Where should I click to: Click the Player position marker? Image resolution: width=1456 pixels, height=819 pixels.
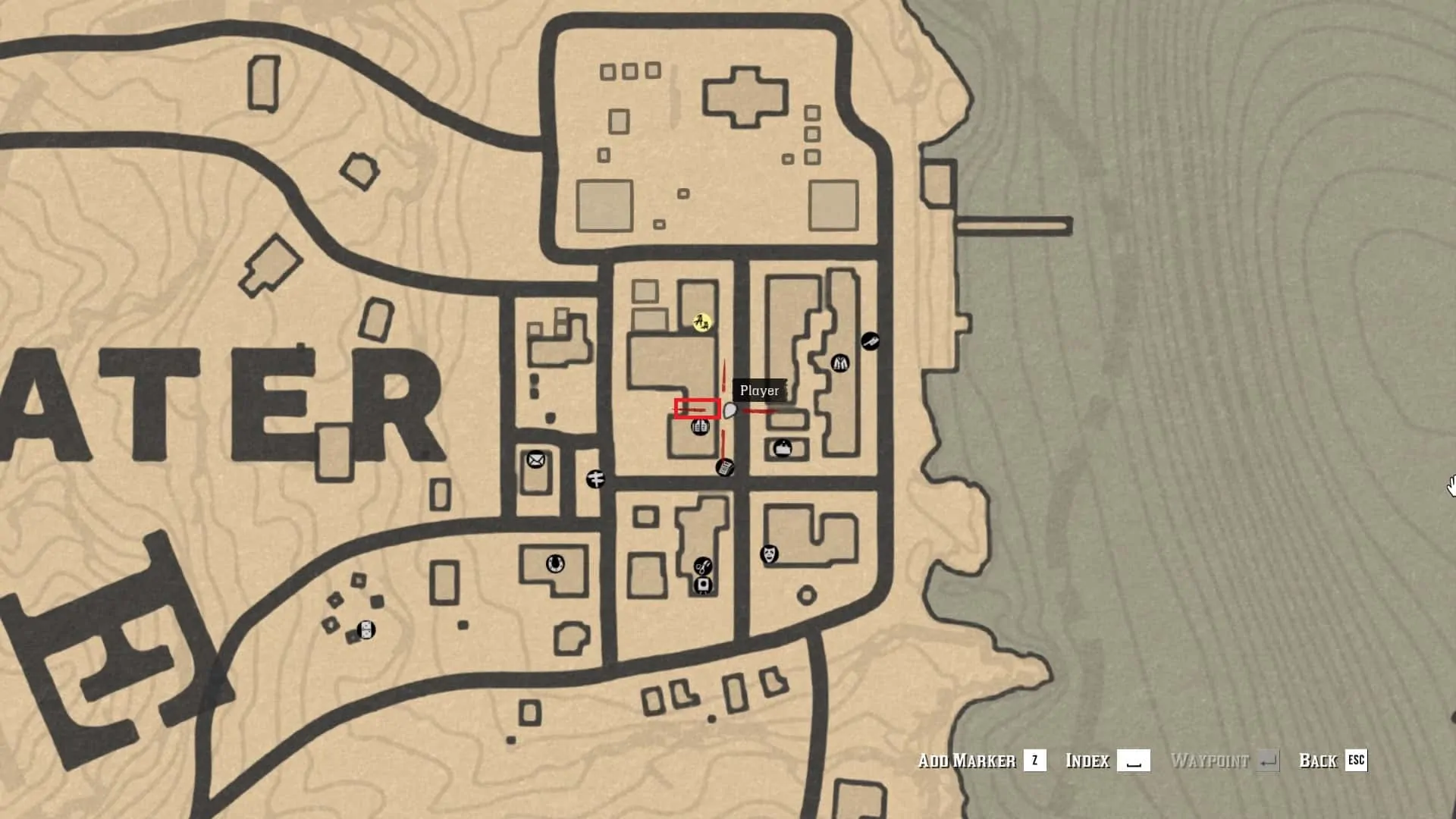[x=730, y=411]
